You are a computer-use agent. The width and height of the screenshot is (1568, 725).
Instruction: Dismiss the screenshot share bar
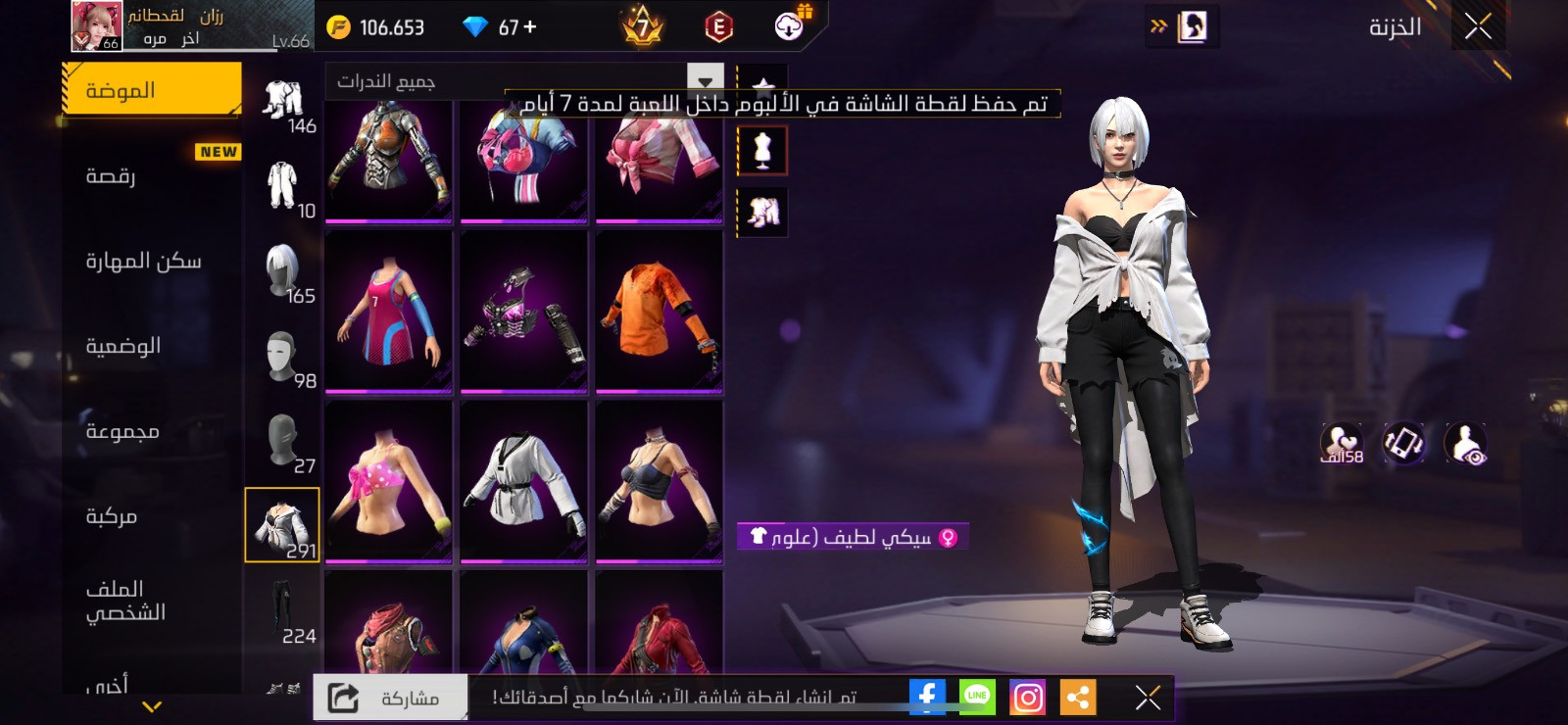pos(1148,697)
